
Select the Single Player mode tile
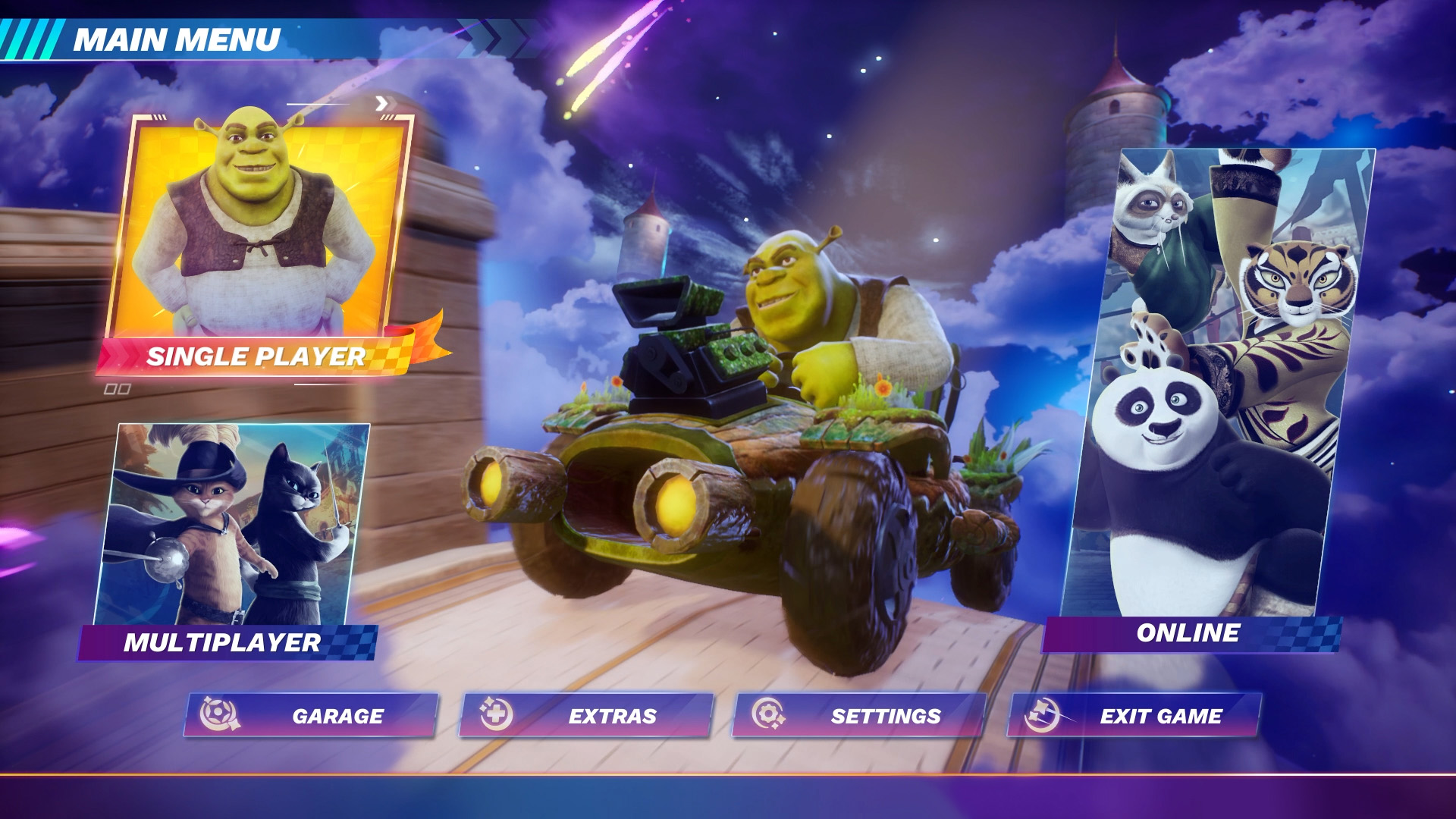tap(256, 243)
